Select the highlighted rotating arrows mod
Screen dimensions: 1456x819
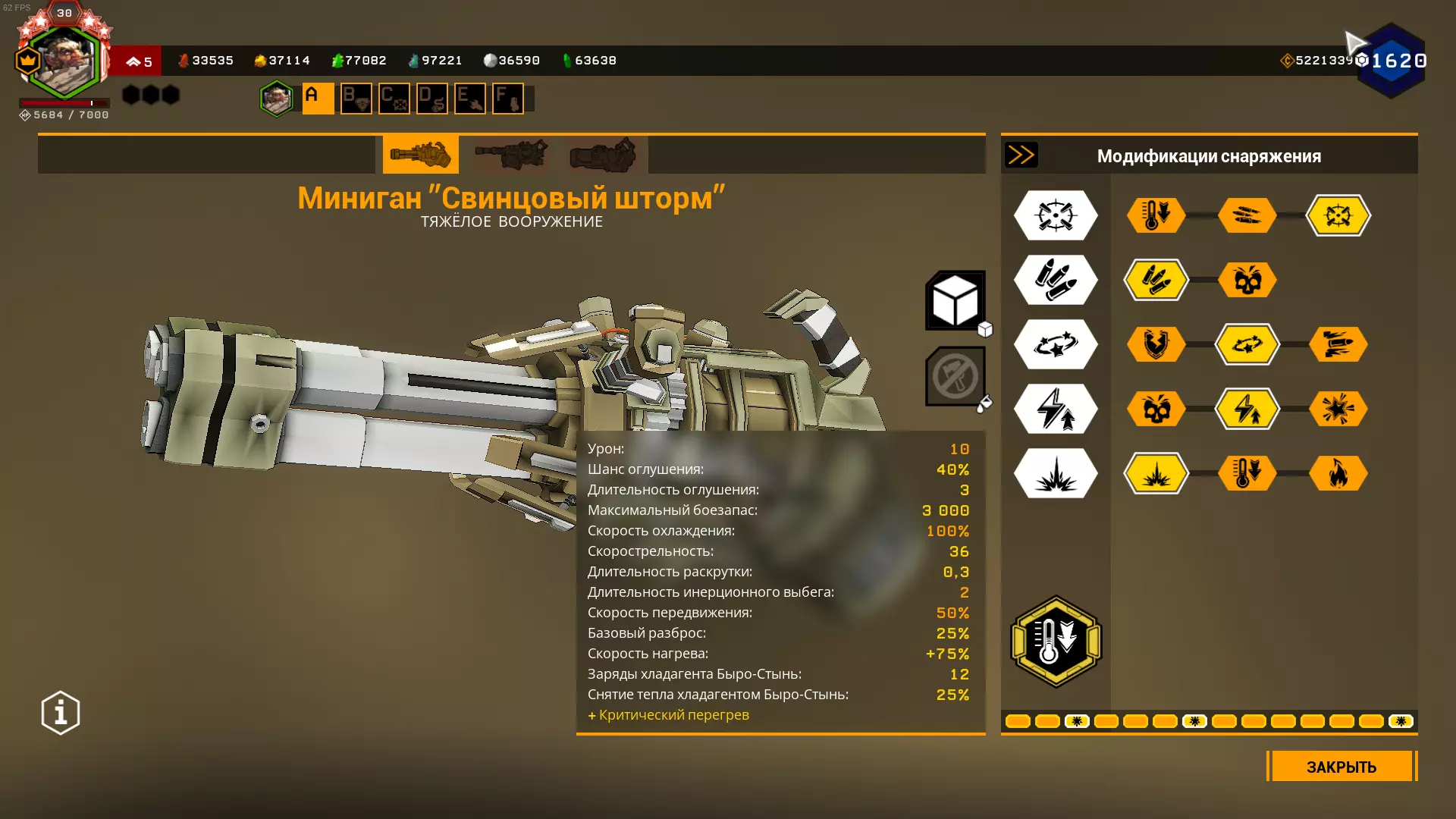click(1247, 344)
